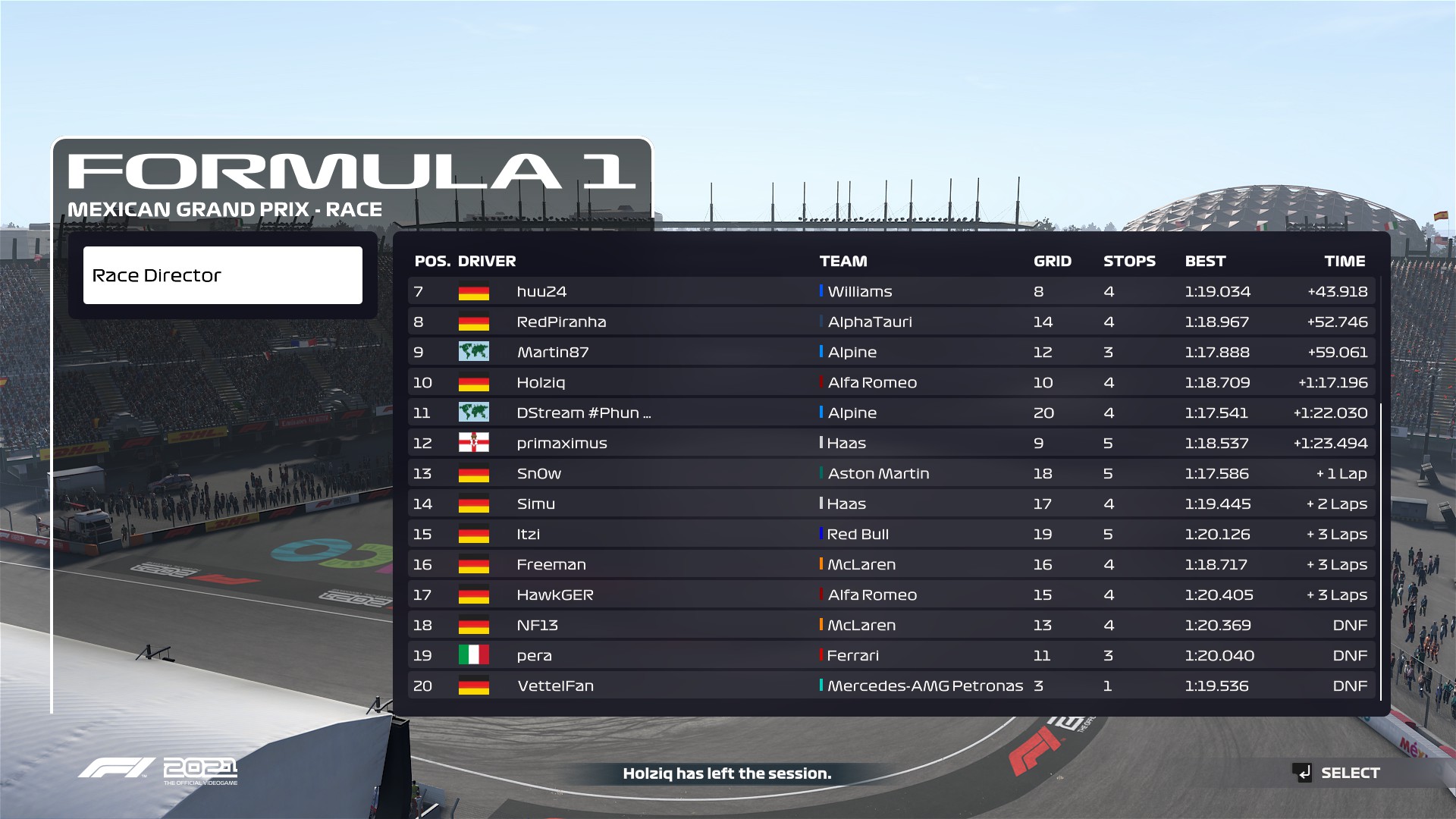Select Itzi's Red Bull row

click(891, 534)
